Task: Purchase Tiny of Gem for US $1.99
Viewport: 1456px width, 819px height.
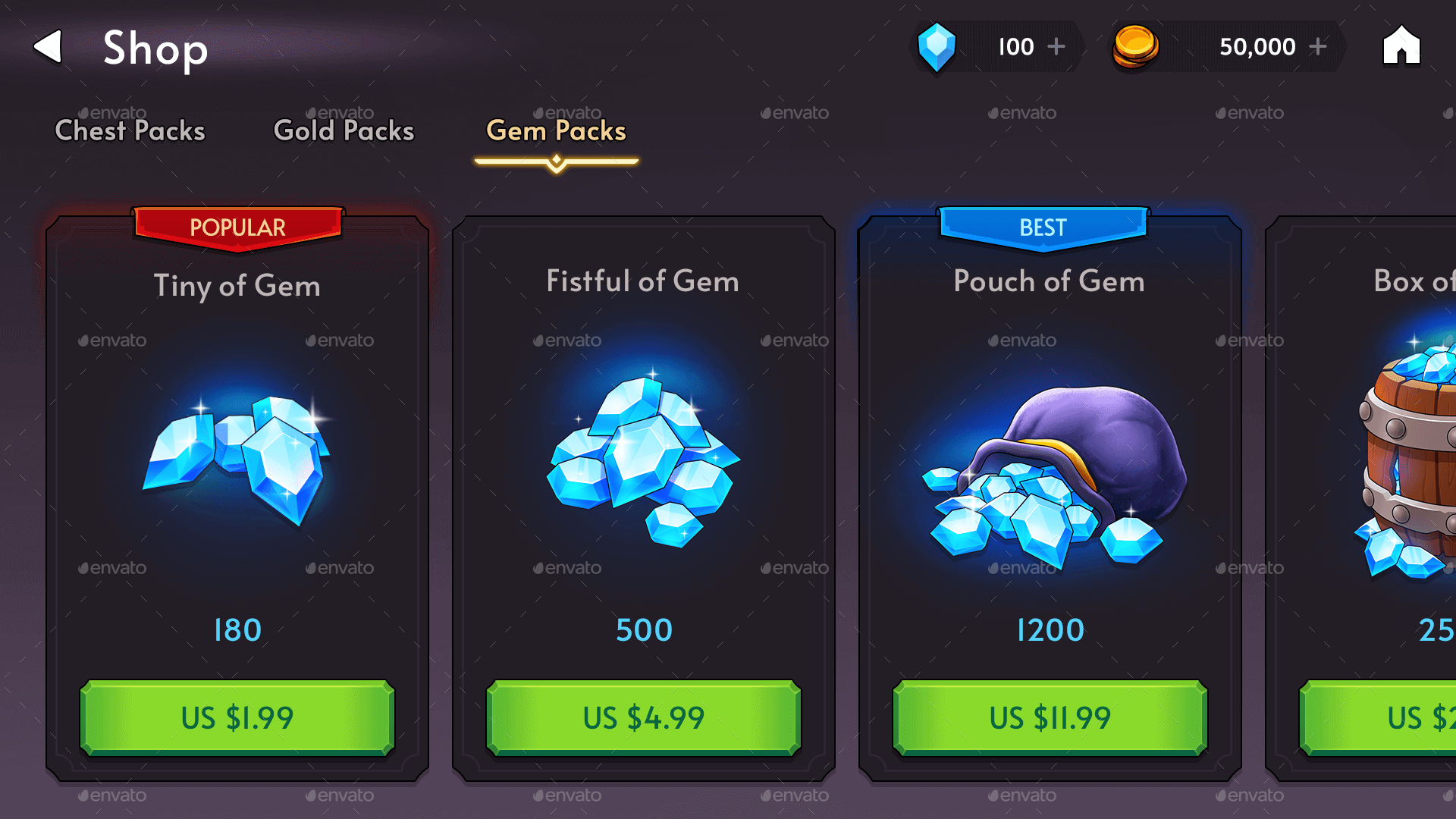Action: [237, 717]
